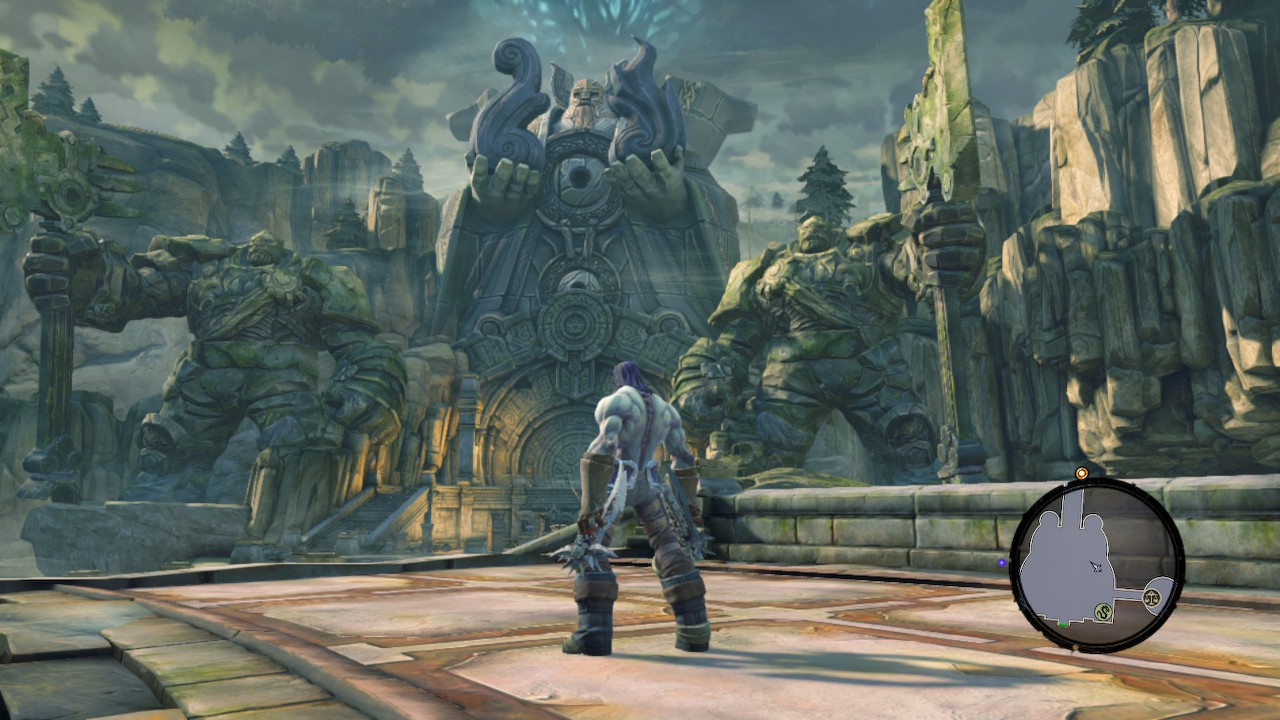1280x720 pixels.
Task: Open the circular minimap
Action: (1097, 565)
